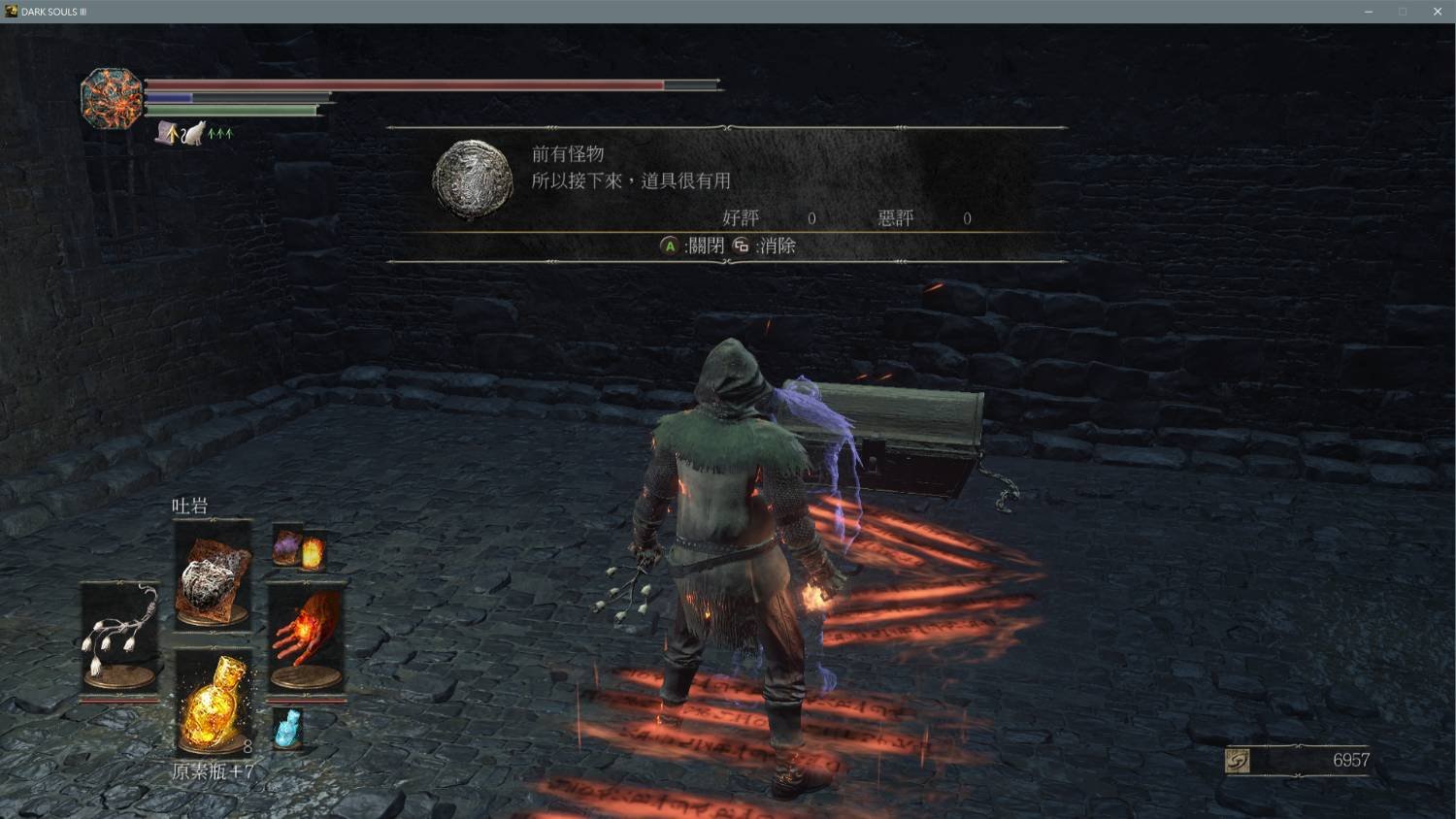Click the 6957 souls counter
1456x819 pixels.
[1351, 761]
